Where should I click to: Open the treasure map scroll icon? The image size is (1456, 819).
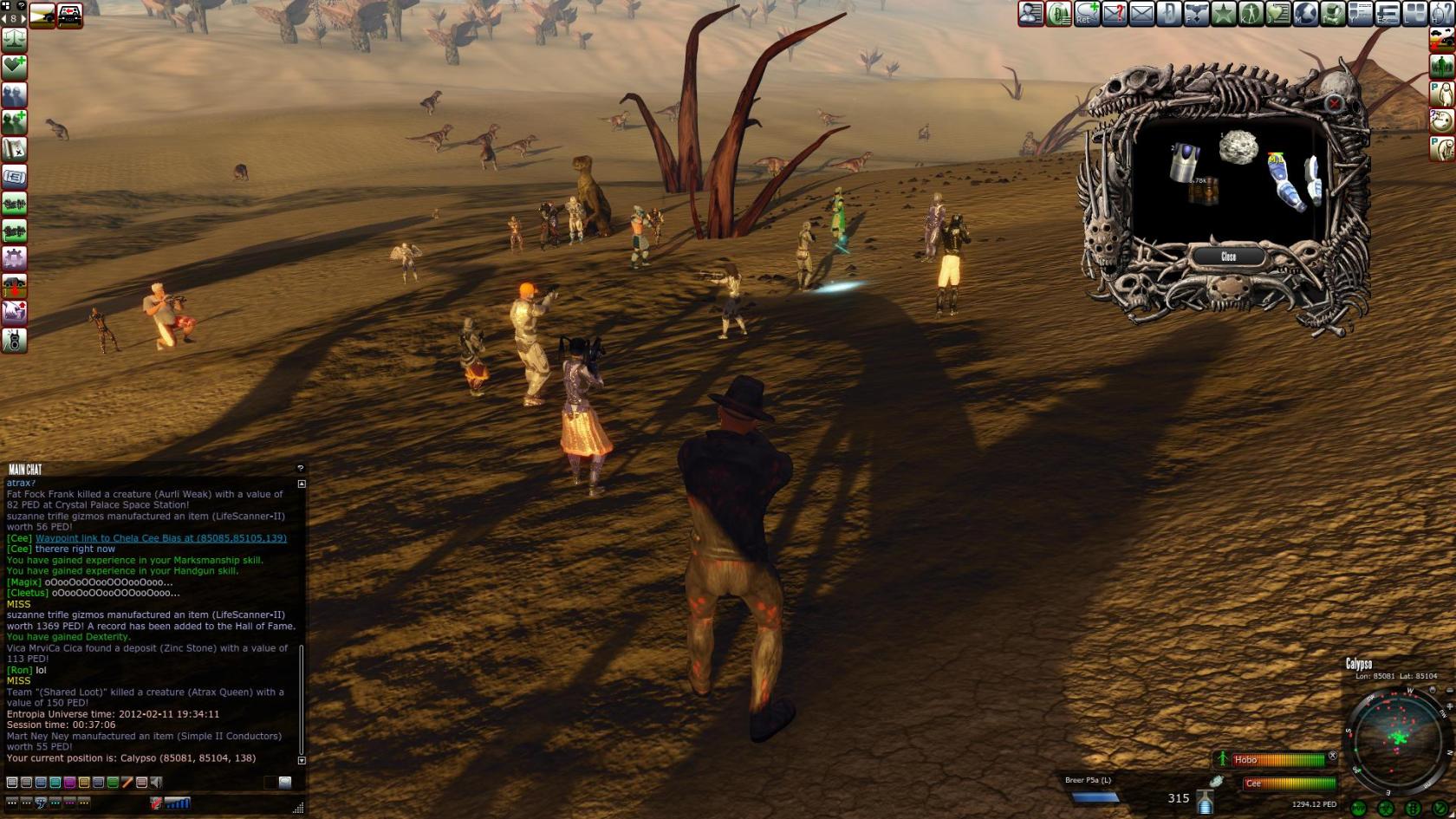point(15,149)
